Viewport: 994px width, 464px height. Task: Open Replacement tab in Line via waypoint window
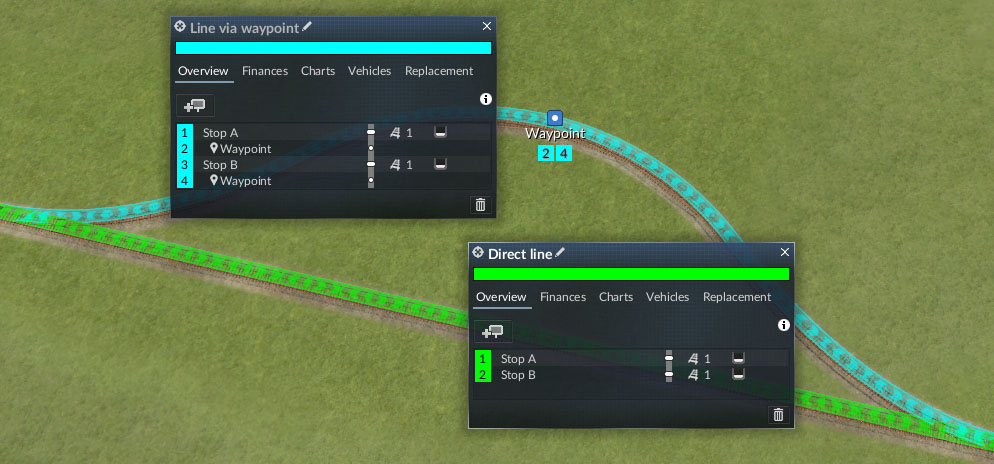[439, 71]
